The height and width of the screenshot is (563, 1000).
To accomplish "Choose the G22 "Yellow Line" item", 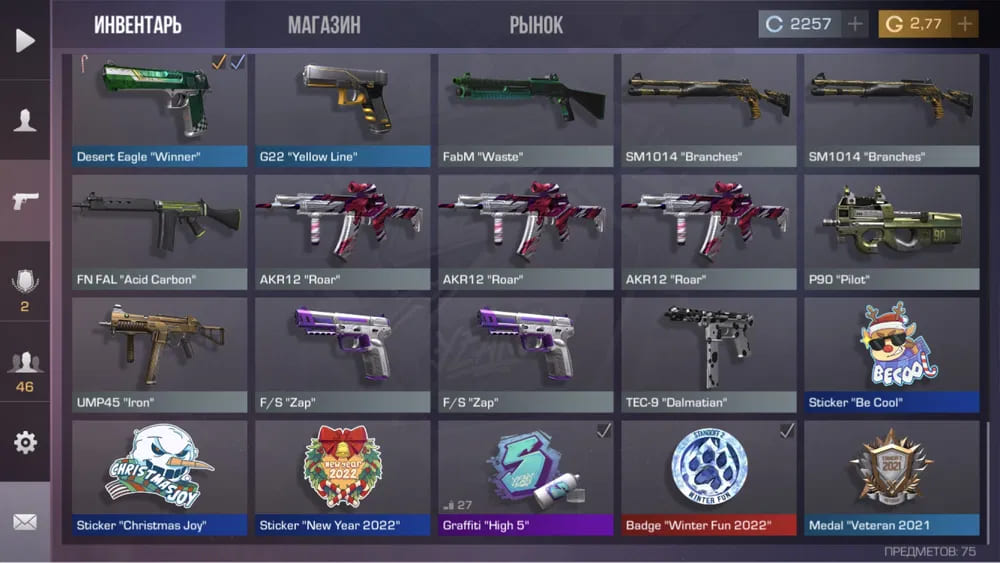I will click(x=343, y=110).
